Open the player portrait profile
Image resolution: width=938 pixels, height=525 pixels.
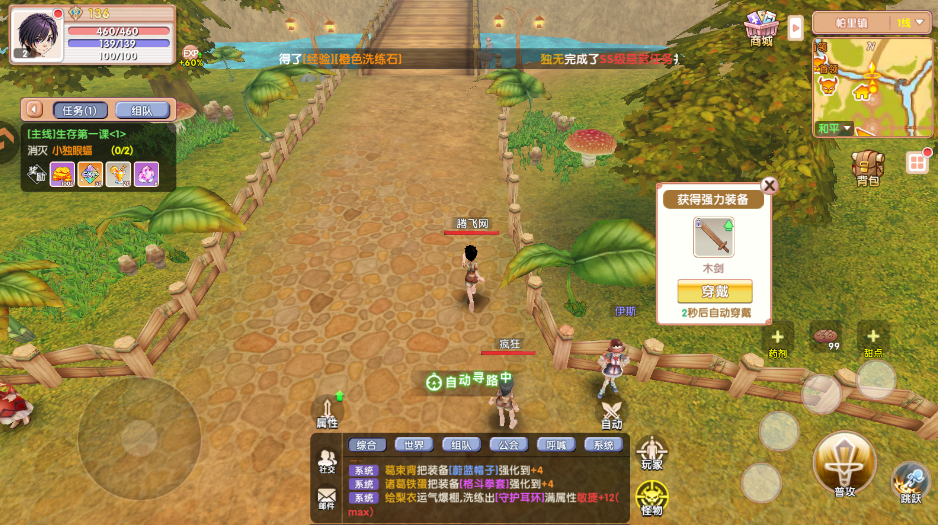(36, 33)
